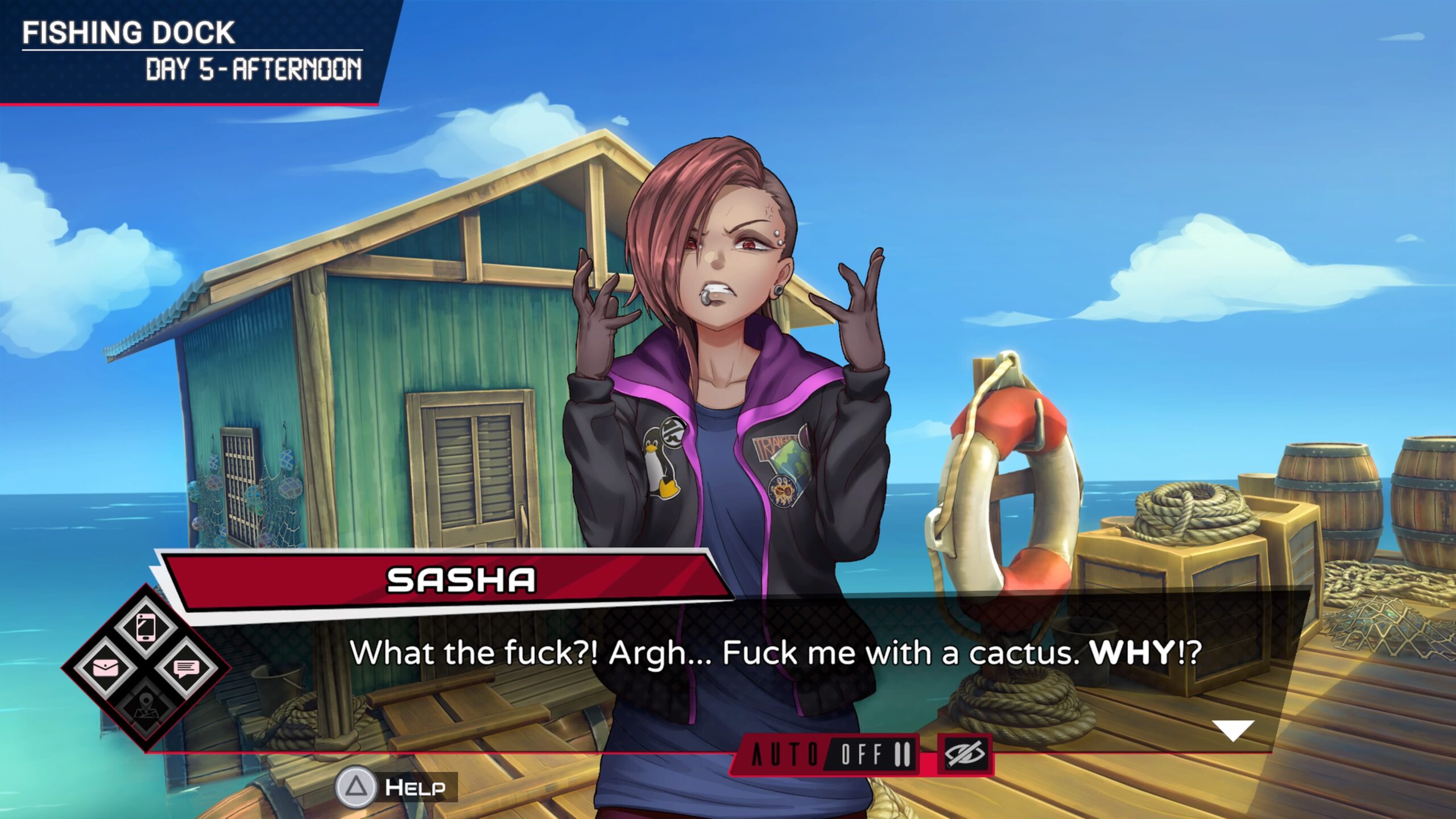Screen dimensions: 1456x819
Task: Hide the dialogue box with the eye icon
Action: tap(965, 755)
